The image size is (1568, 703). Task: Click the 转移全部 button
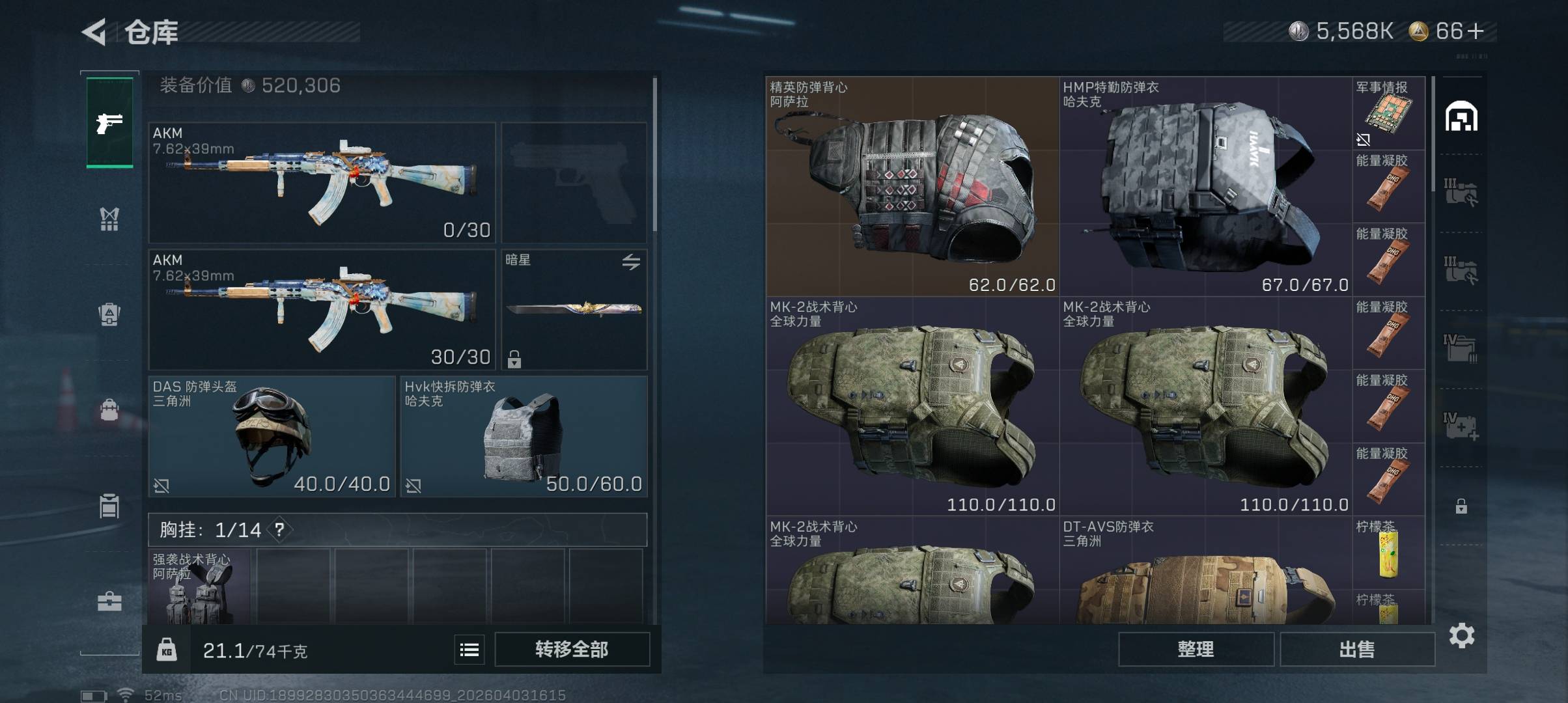coord(572,649)
